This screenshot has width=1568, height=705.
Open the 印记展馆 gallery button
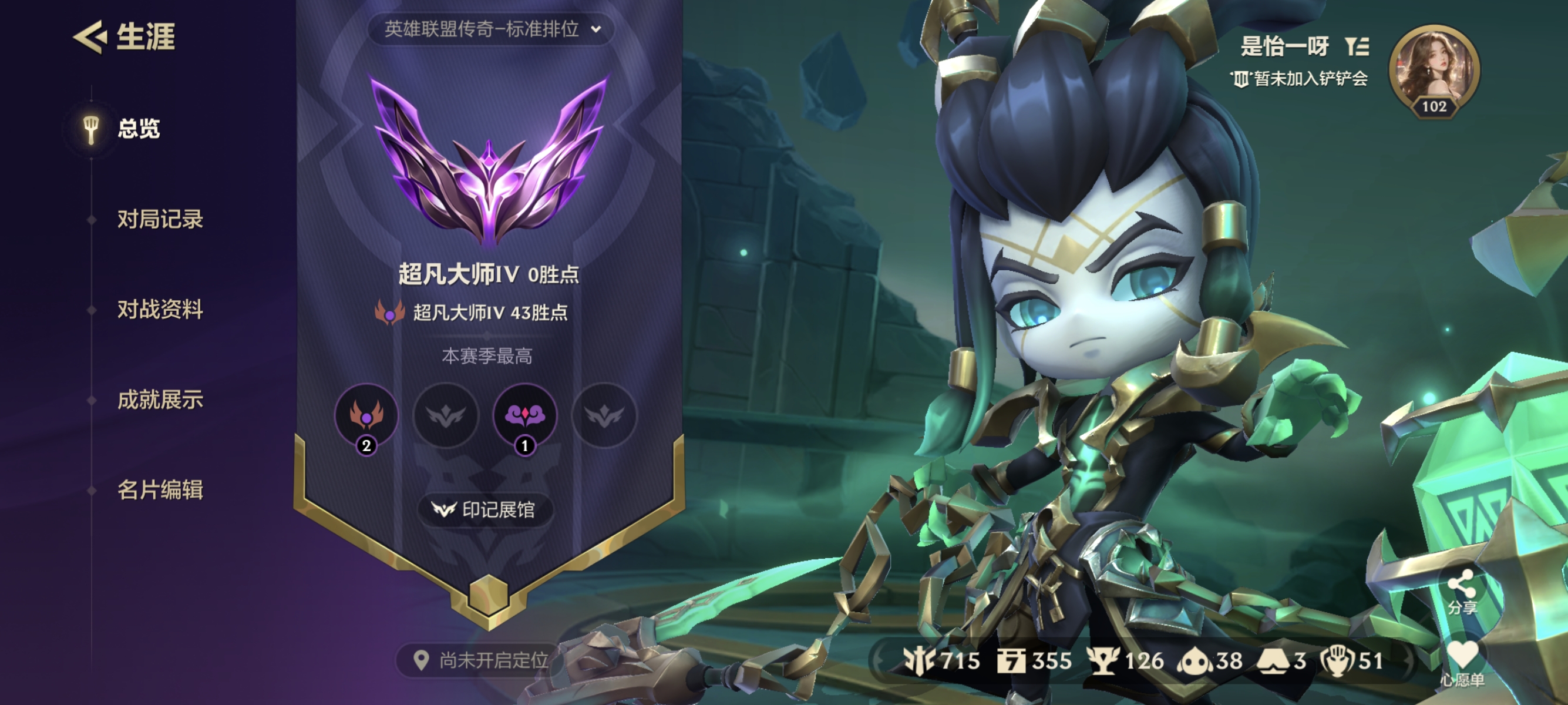[x=485, y=513]
